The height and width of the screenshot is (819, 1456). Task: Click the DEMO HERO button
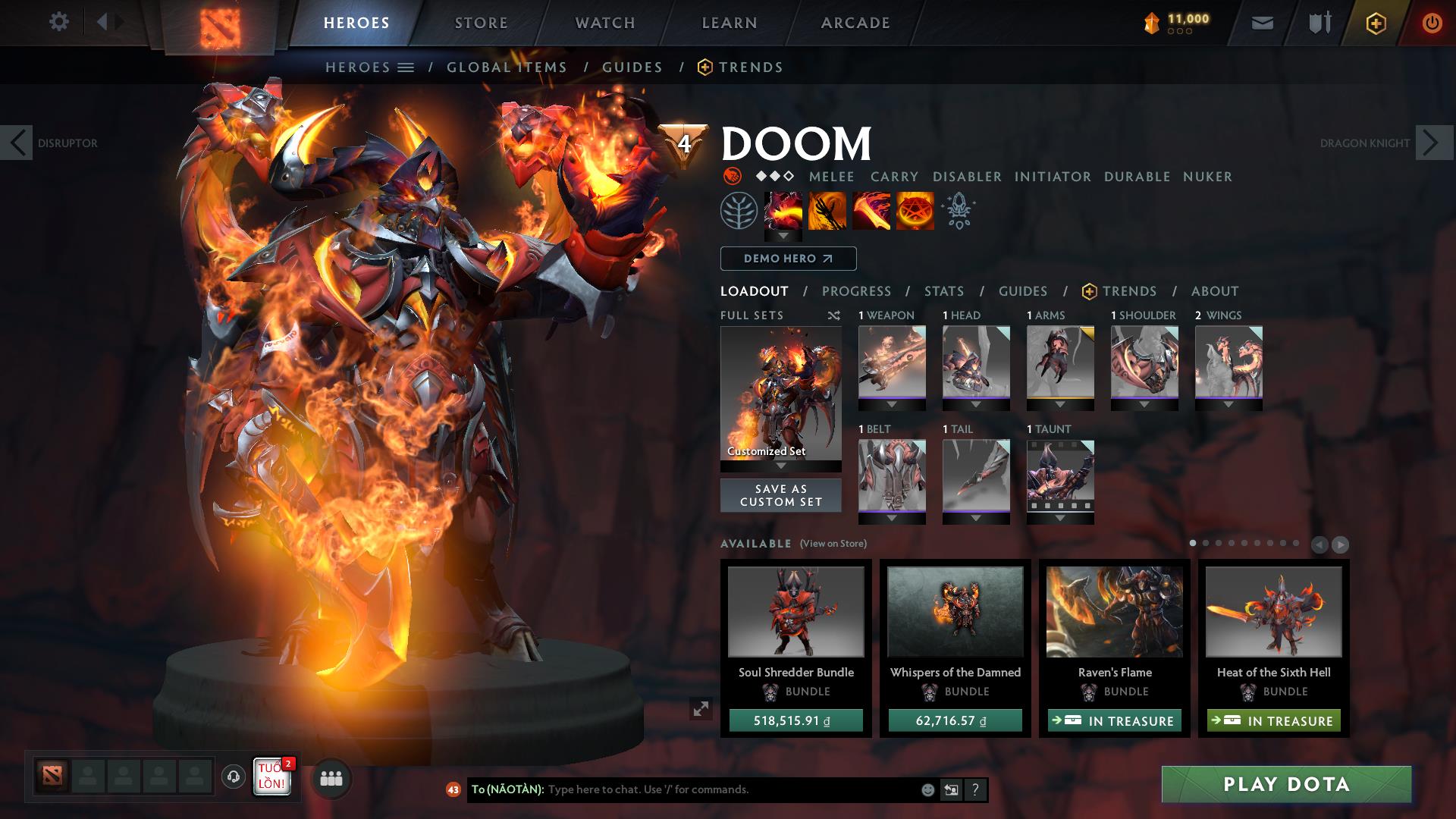click(787, 259)
